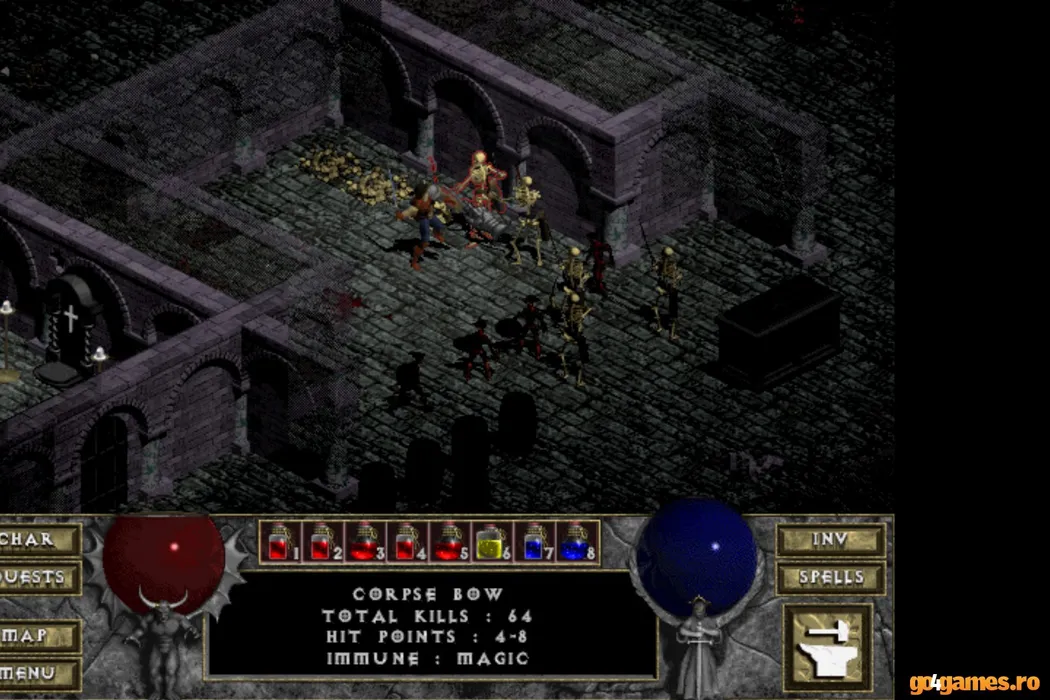Viewport: 1050px width, 700px height.
Task: Use the yellow potion in belt slot 6
Action: (x=489, y=542)
